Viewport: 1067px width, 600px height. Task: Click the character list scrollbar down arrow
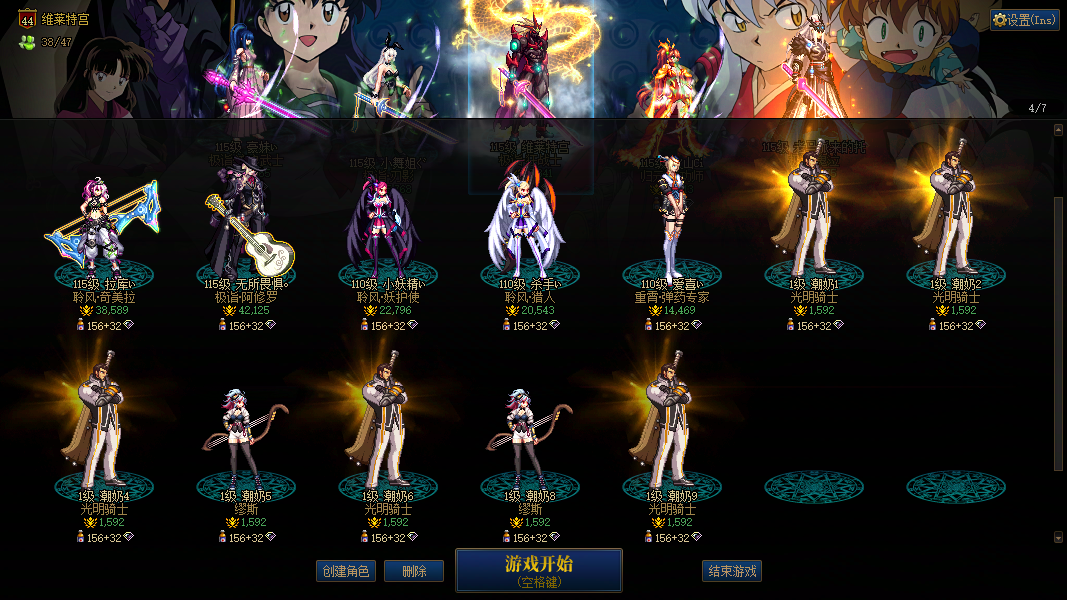coord(1058,537)
